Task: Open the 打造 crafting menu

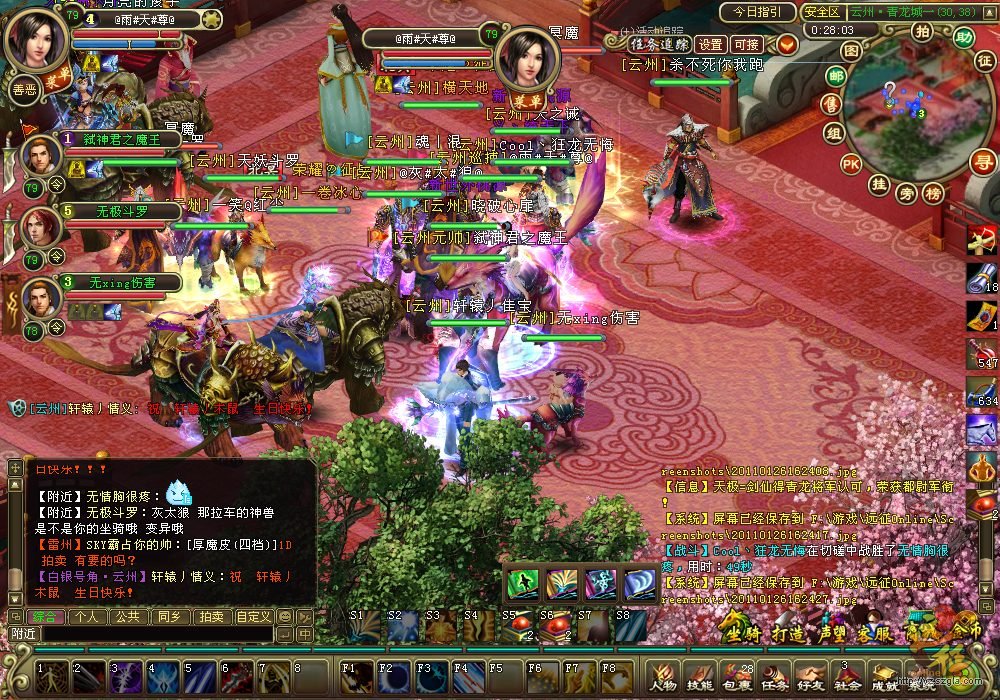Action: [788, 633]
